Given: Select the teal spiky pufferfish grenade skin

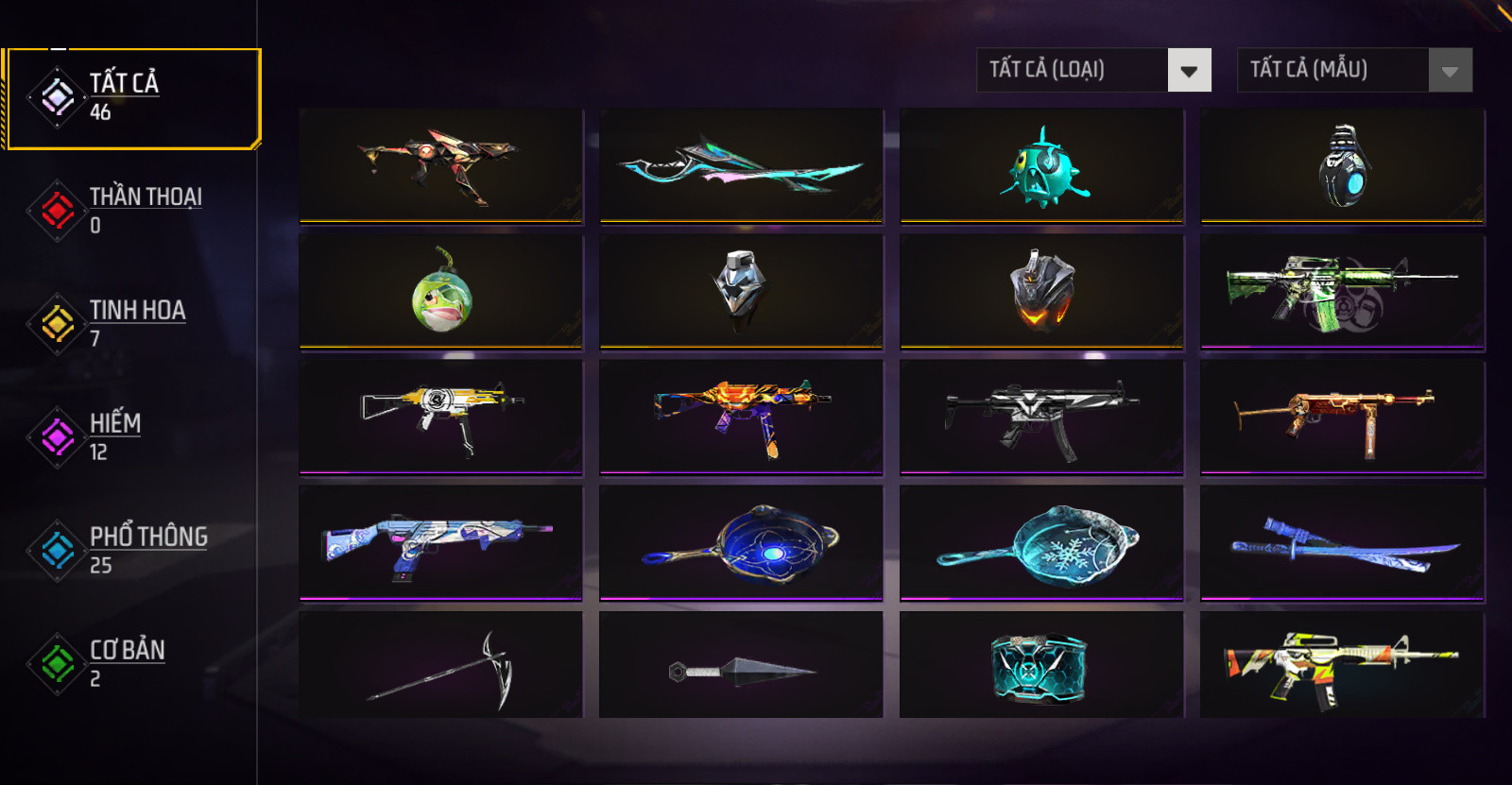Looking at the screenshot, I should coord(1041,167).
